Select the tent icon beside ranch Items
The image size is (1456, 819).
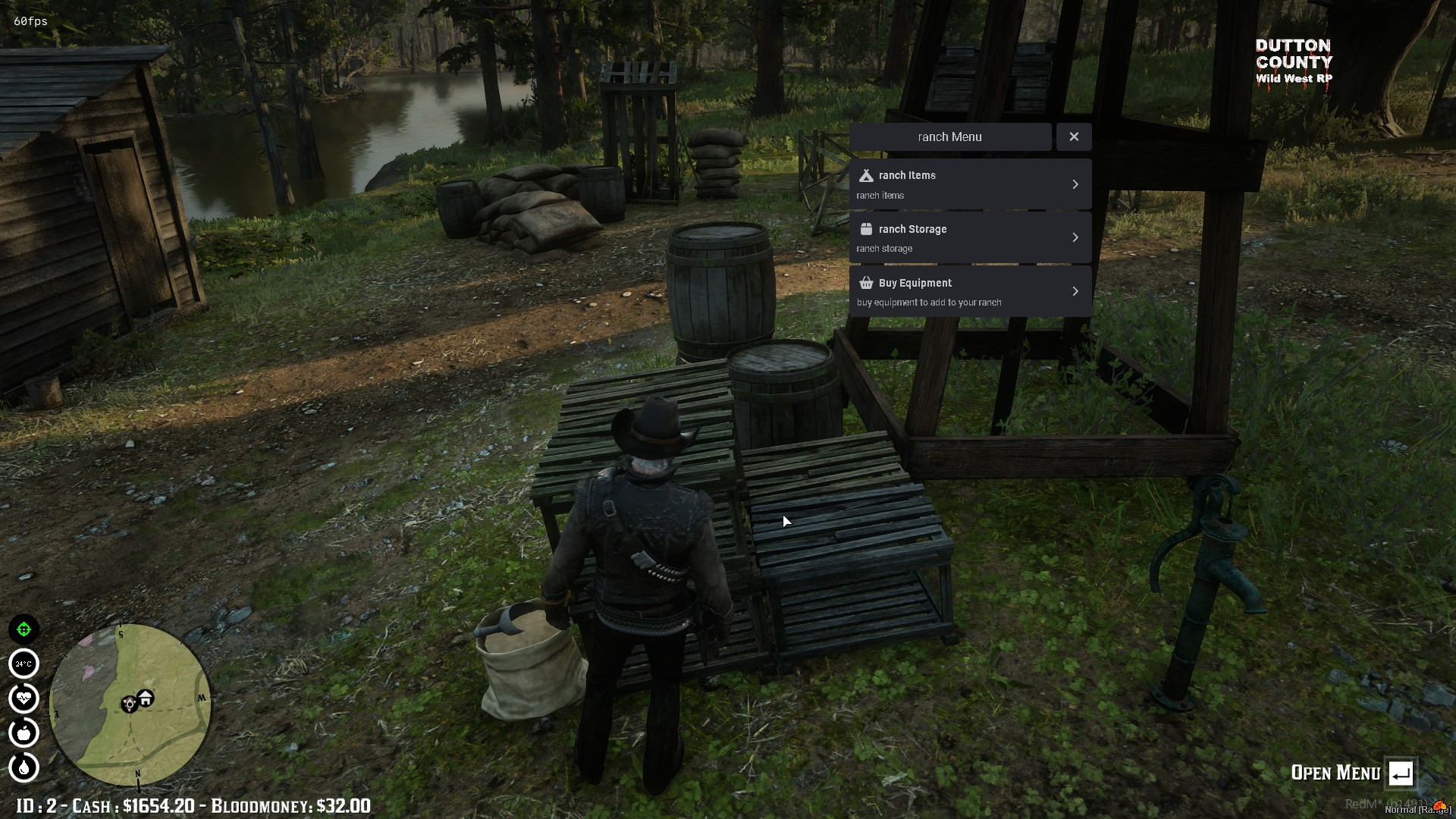[x=866, y=175]
